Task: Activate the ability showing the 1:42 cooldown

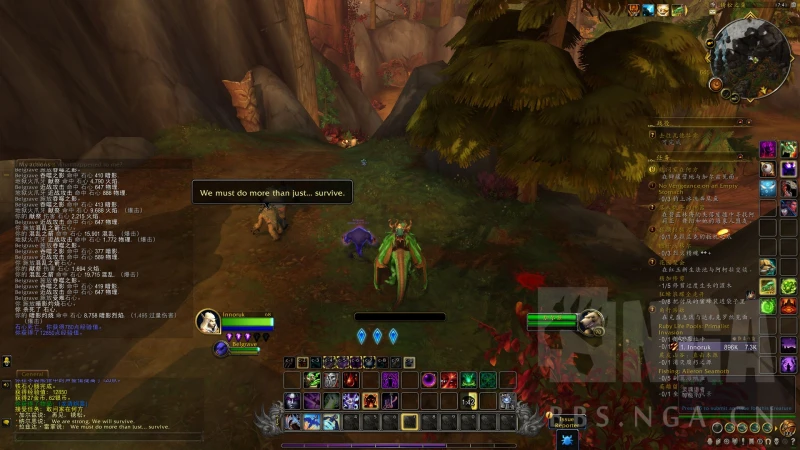Action: [467, 401]
